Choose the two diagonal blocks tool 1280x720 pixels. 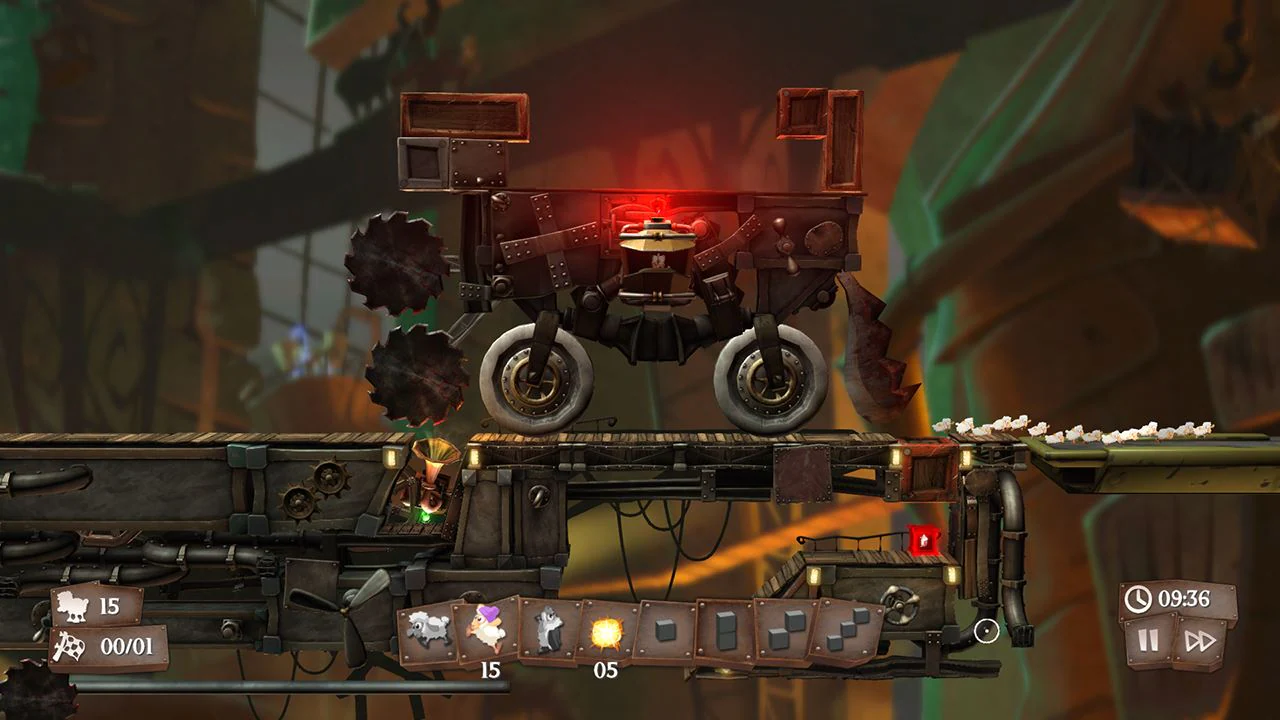(x=786, y=628)
